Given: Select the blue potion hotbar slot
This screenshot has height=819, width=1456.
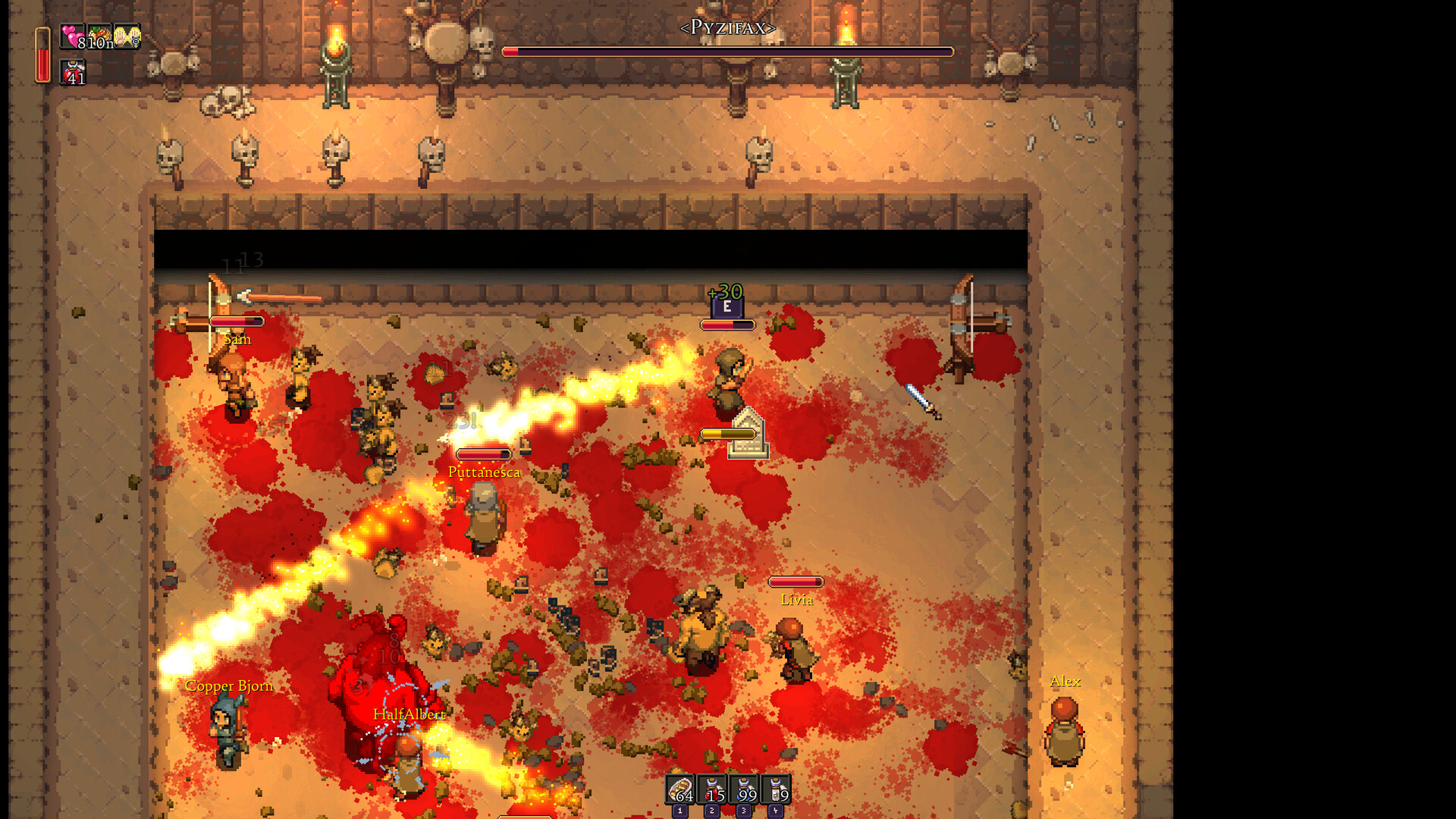Looking at the screenshot, I should click(744, 790).
